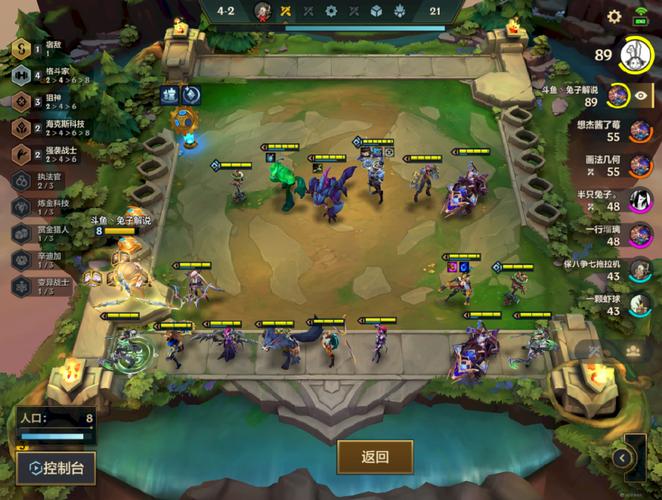Click the white rabbit player avatar
The height and width of the screenshot is (500, 662).
(x=634, y=53)
